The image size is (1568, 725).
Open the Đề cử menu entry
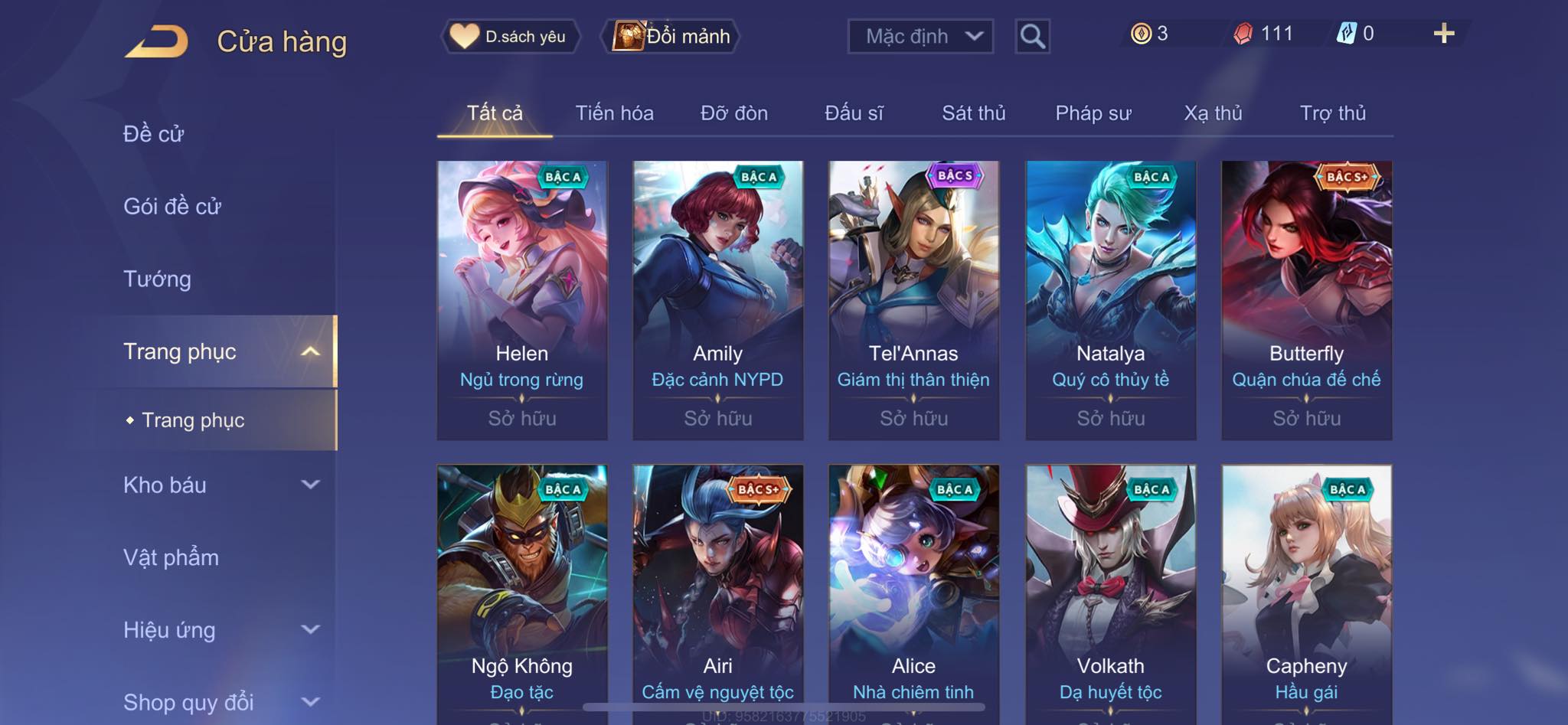154,134
